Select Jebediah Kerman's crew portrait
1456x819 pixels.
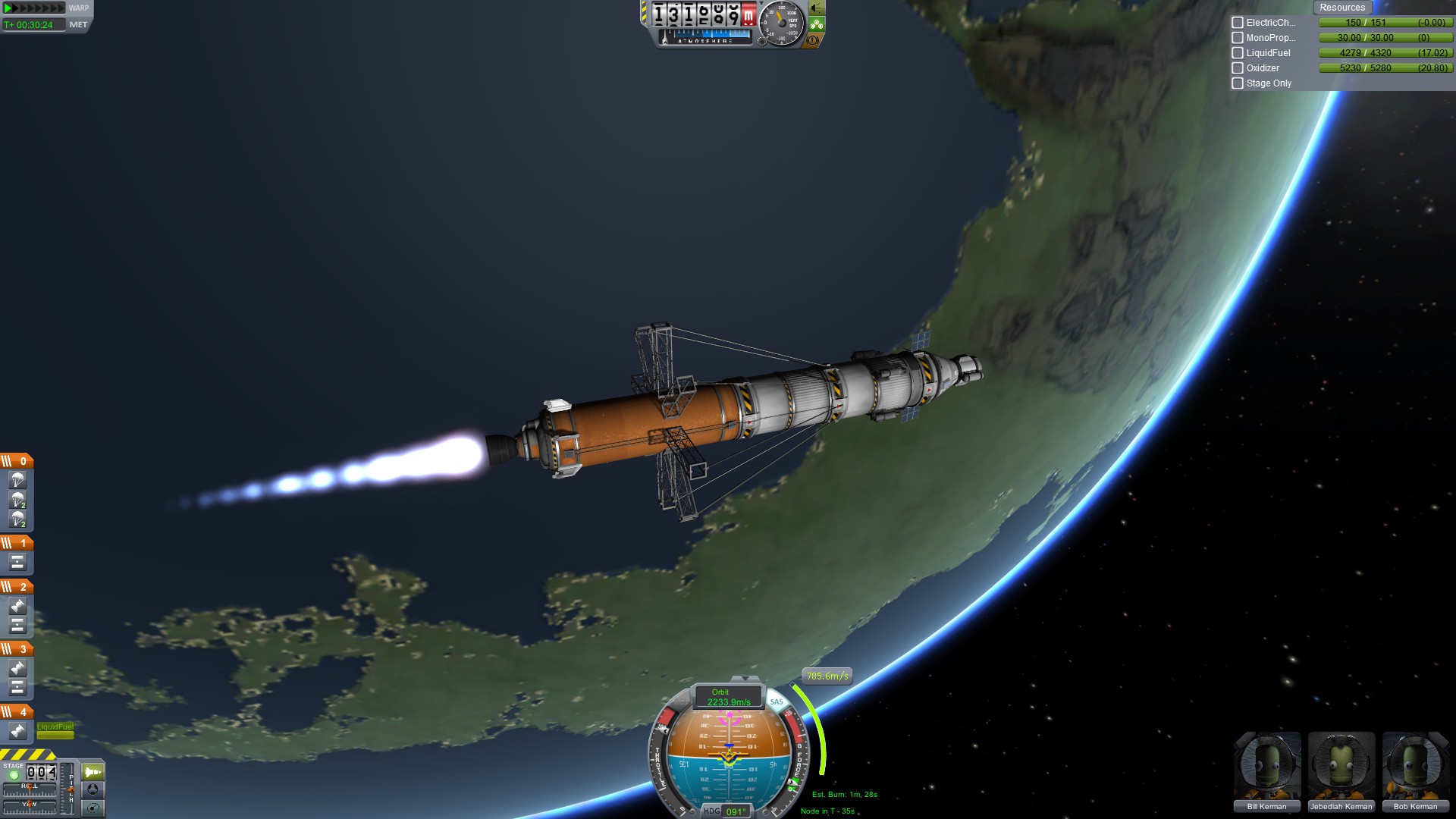click(1341, 771)
